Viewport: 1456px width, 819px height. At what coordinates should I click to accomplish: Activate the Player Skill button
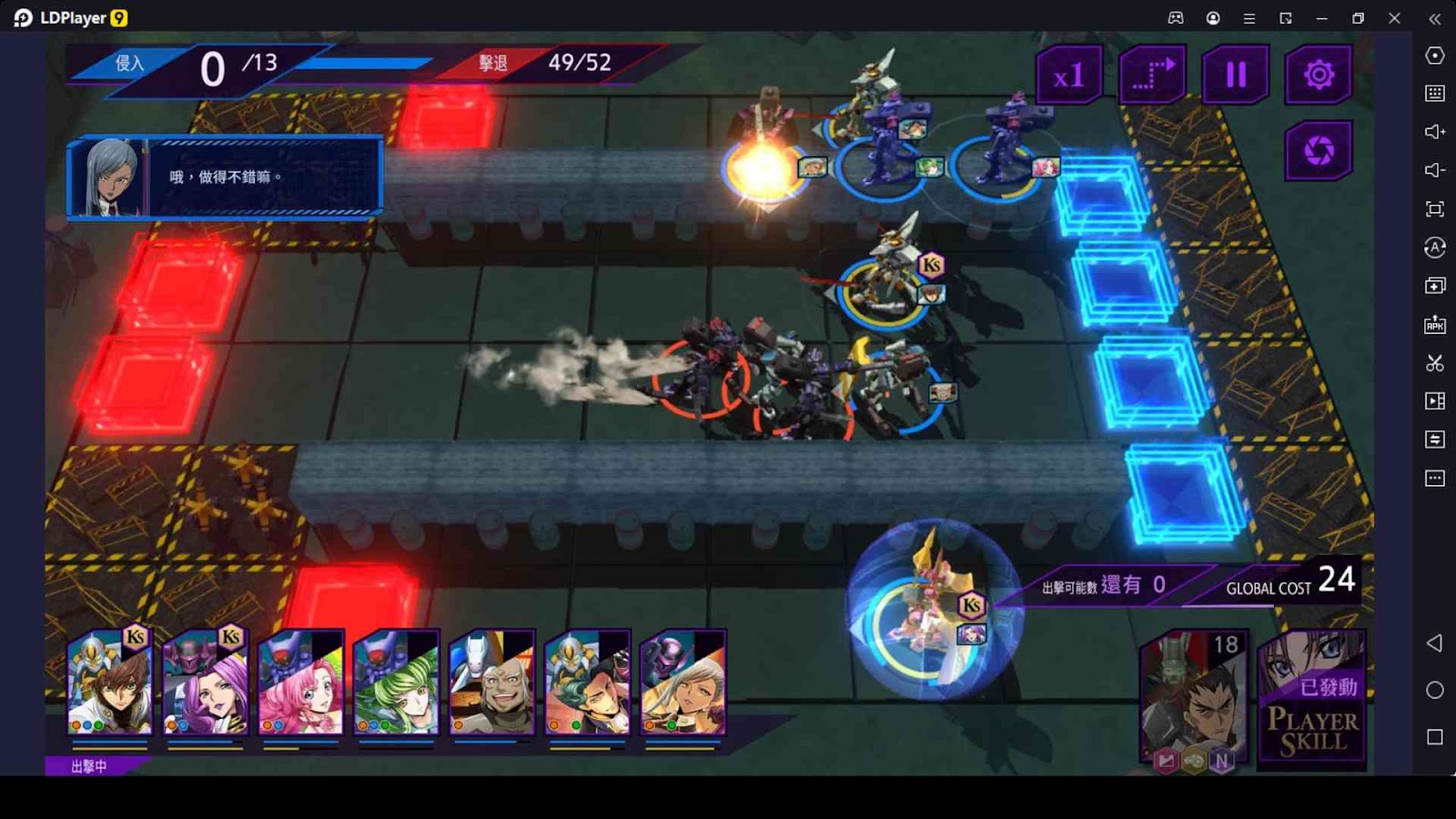coord(1312,699)
